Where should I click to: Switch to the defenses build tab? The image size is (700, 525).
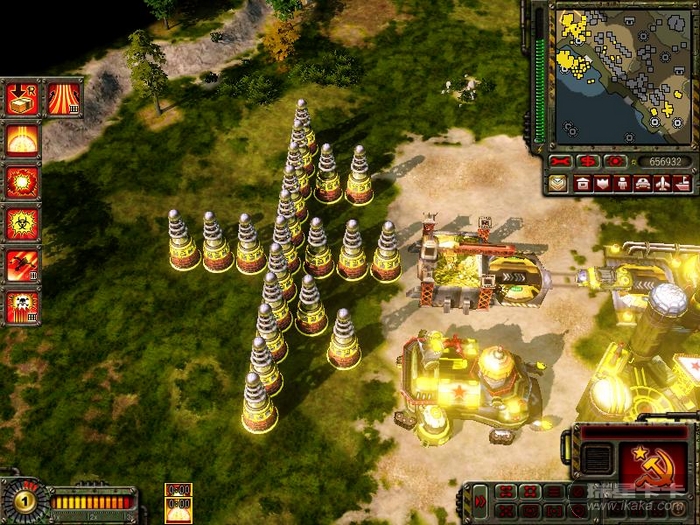(x=602, y=184)
